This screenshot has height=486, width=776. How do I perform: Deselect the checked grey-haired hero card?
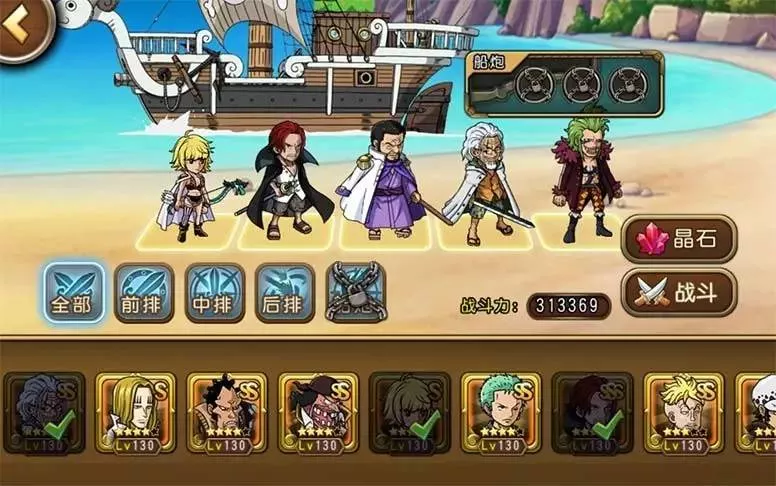pos(44,412)
